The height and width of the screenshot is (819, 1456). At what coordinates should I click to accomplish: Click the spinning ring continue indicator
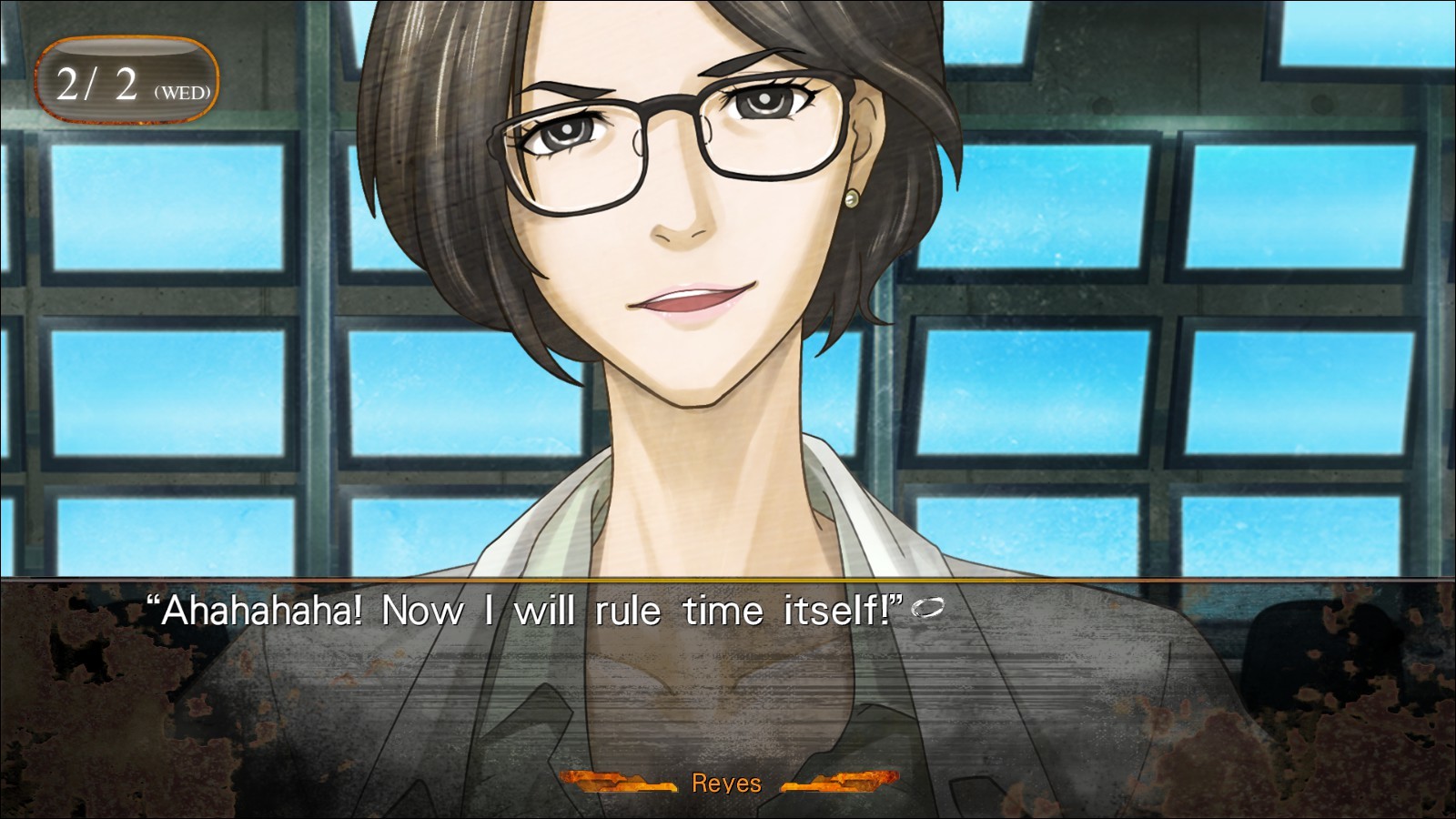point(927,609)
